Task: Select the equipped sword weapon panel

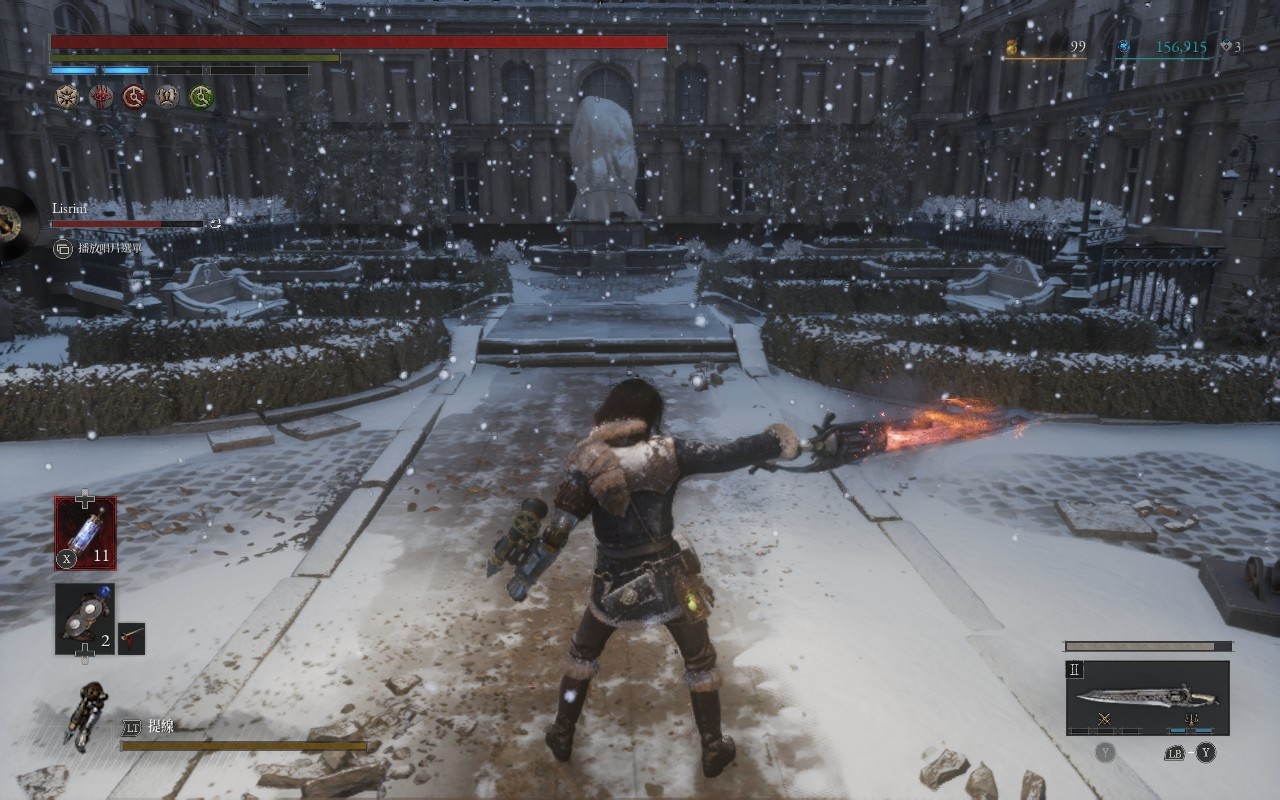Action: [1147, 697]
